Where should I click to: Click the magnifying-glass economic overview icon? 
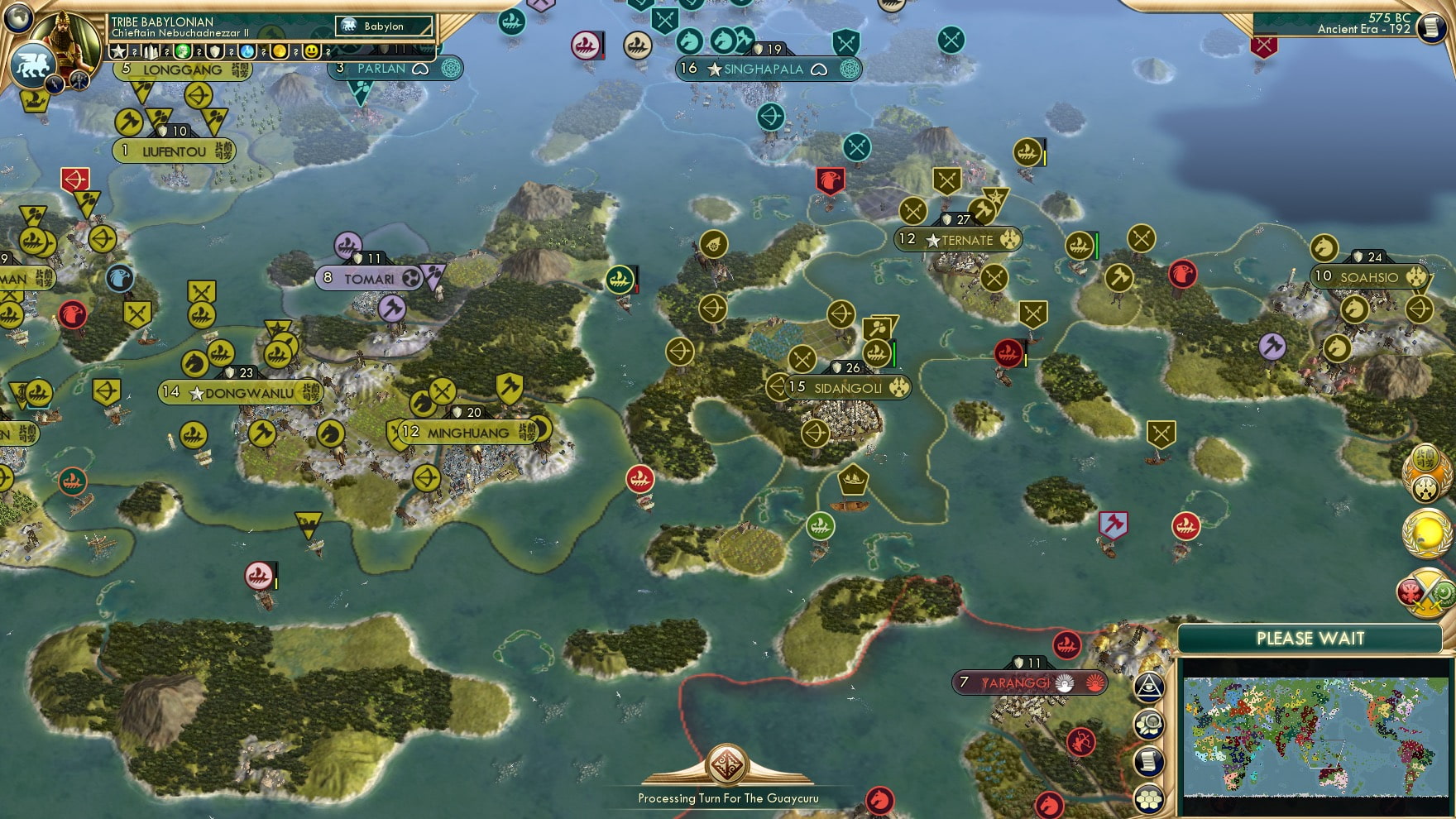[1148, 724]
